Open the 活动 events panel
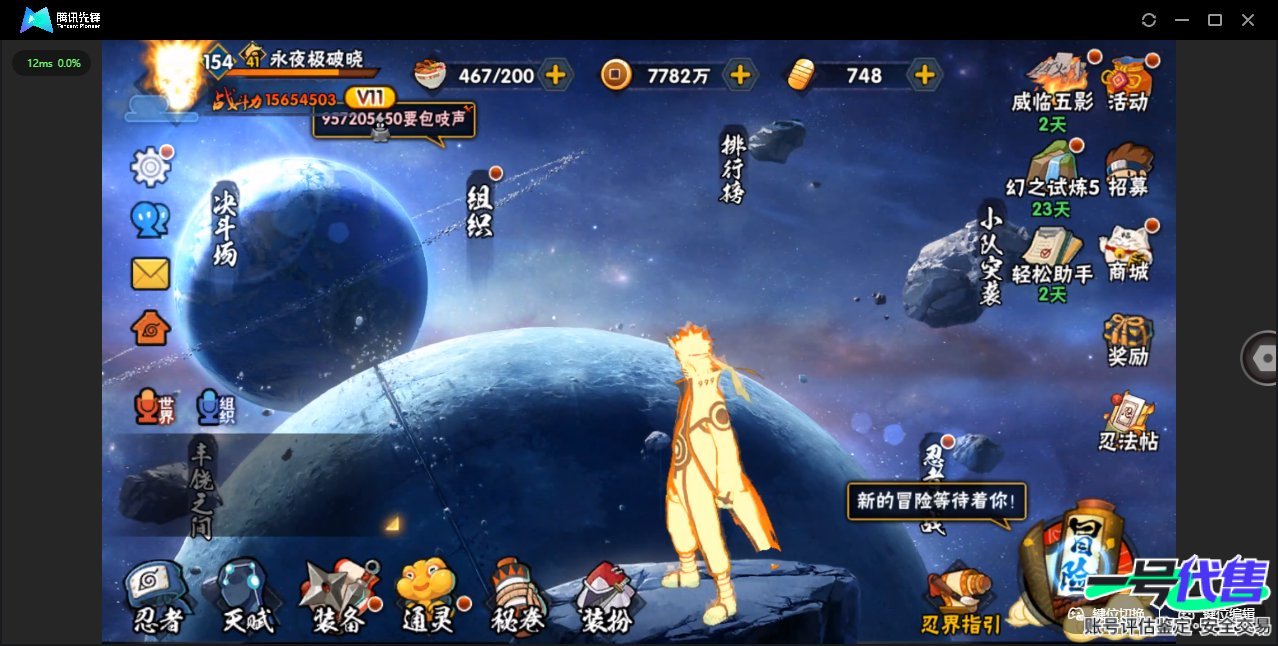The width and height of the screenshot is (1278, 646). click(1128, 84)
